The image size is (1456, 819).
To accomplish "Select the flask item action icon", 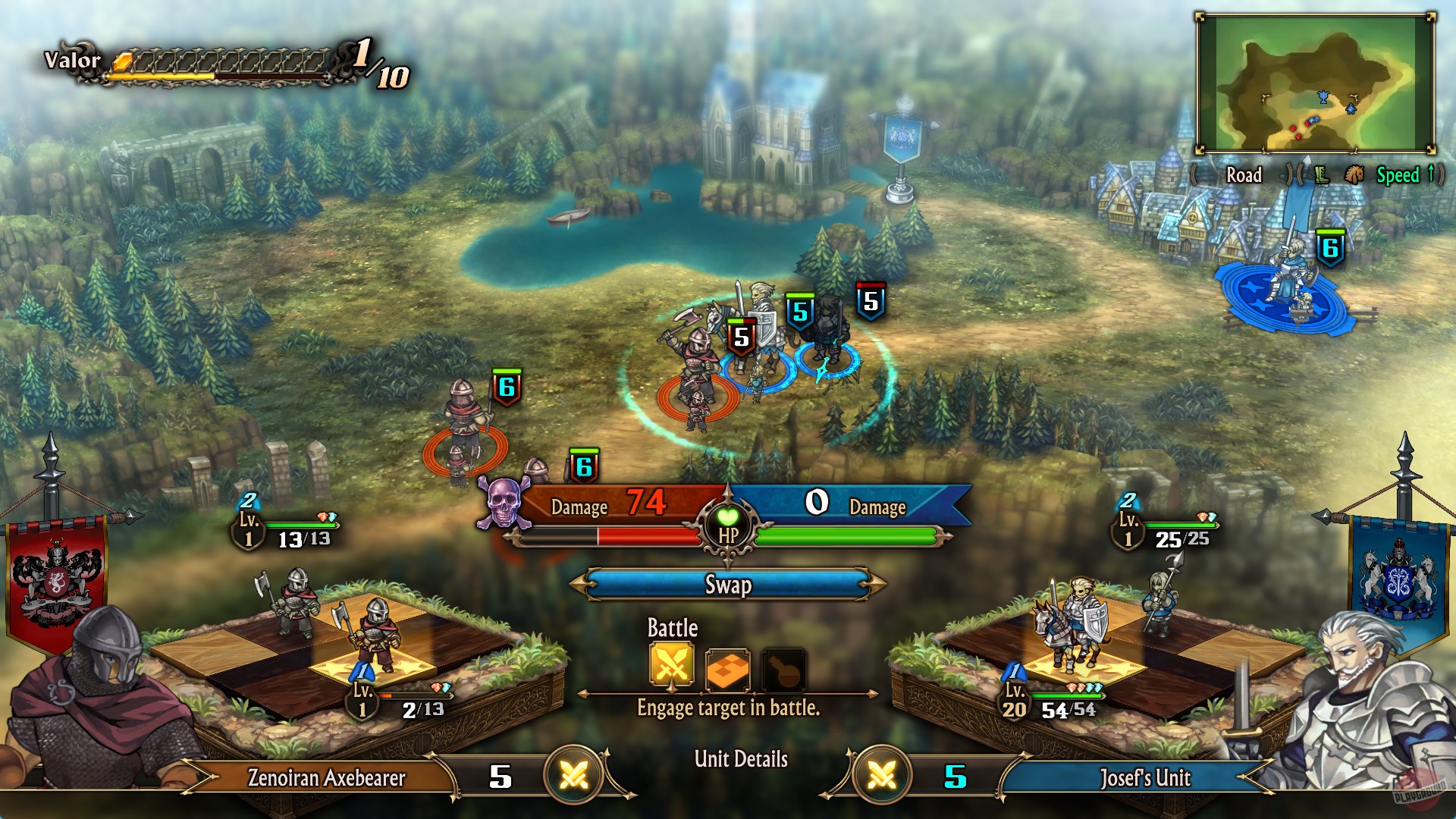I will [x=784, y=669].
